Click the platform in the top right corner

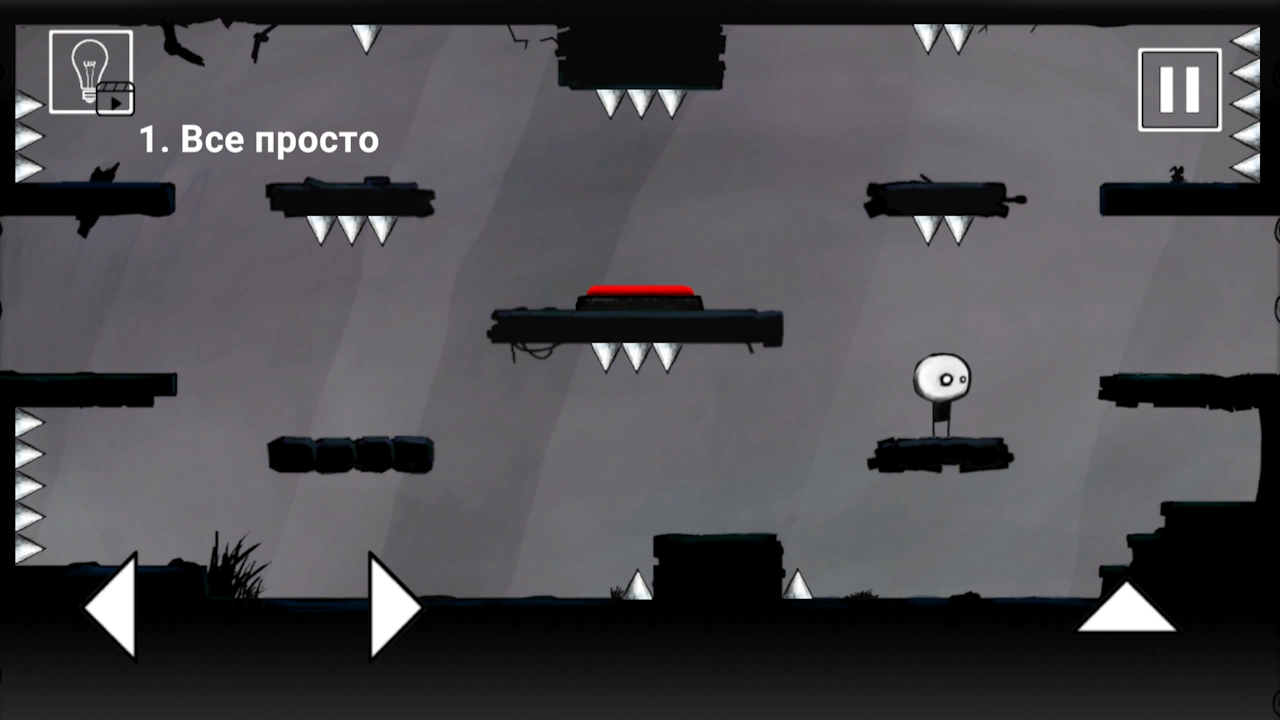coord(1185,200)
